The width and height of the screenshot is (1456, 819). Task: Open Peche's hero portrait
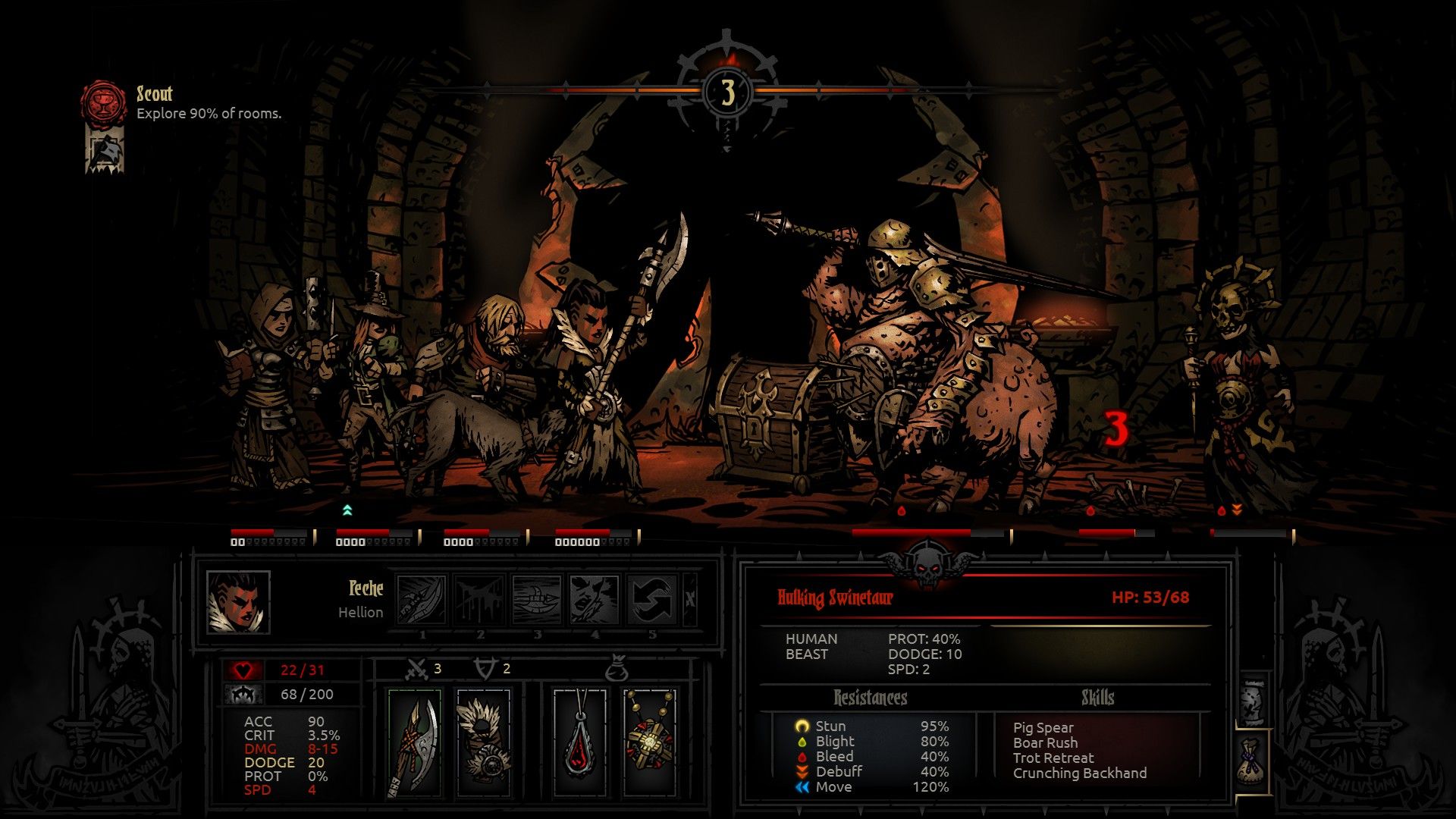(238, 602)
